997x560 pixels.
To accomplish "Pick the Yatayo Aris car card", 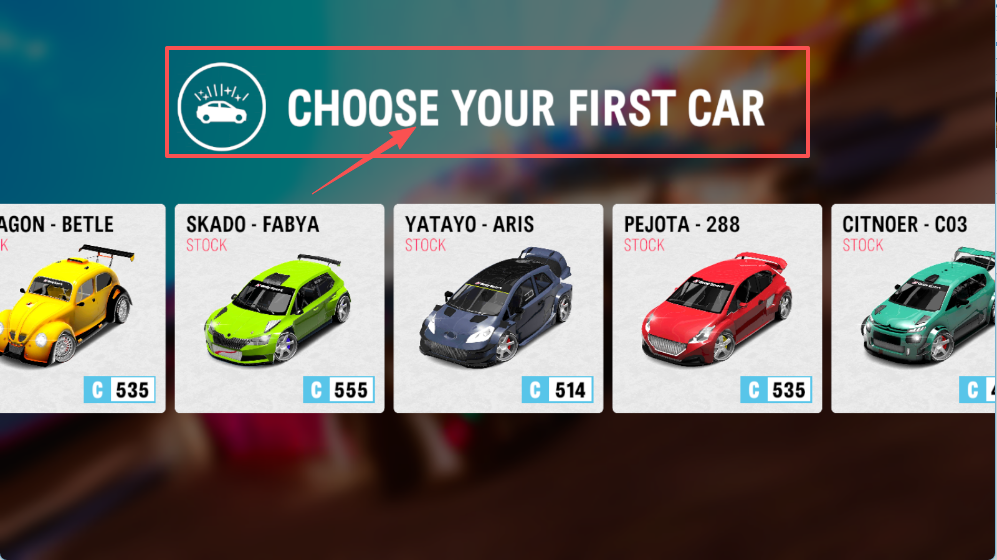I will pos(498,308).
